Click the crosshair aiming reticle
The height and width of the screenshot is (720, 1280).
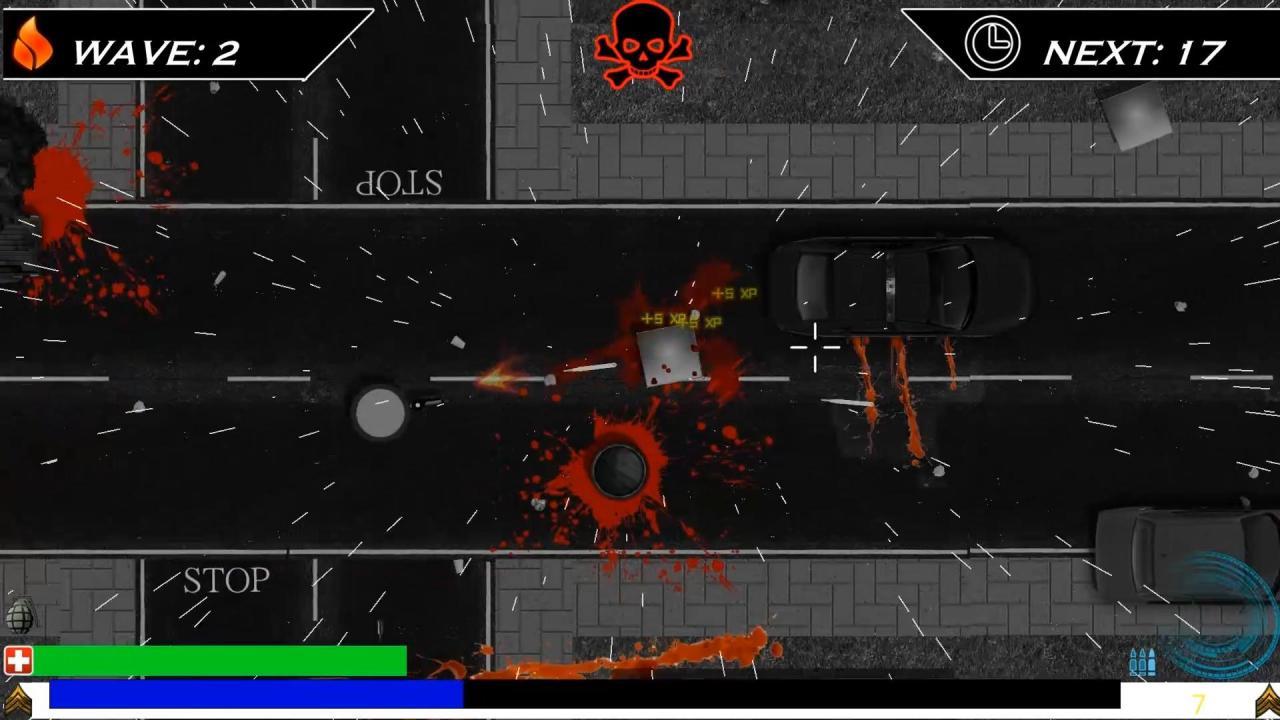tap(815, 349)
